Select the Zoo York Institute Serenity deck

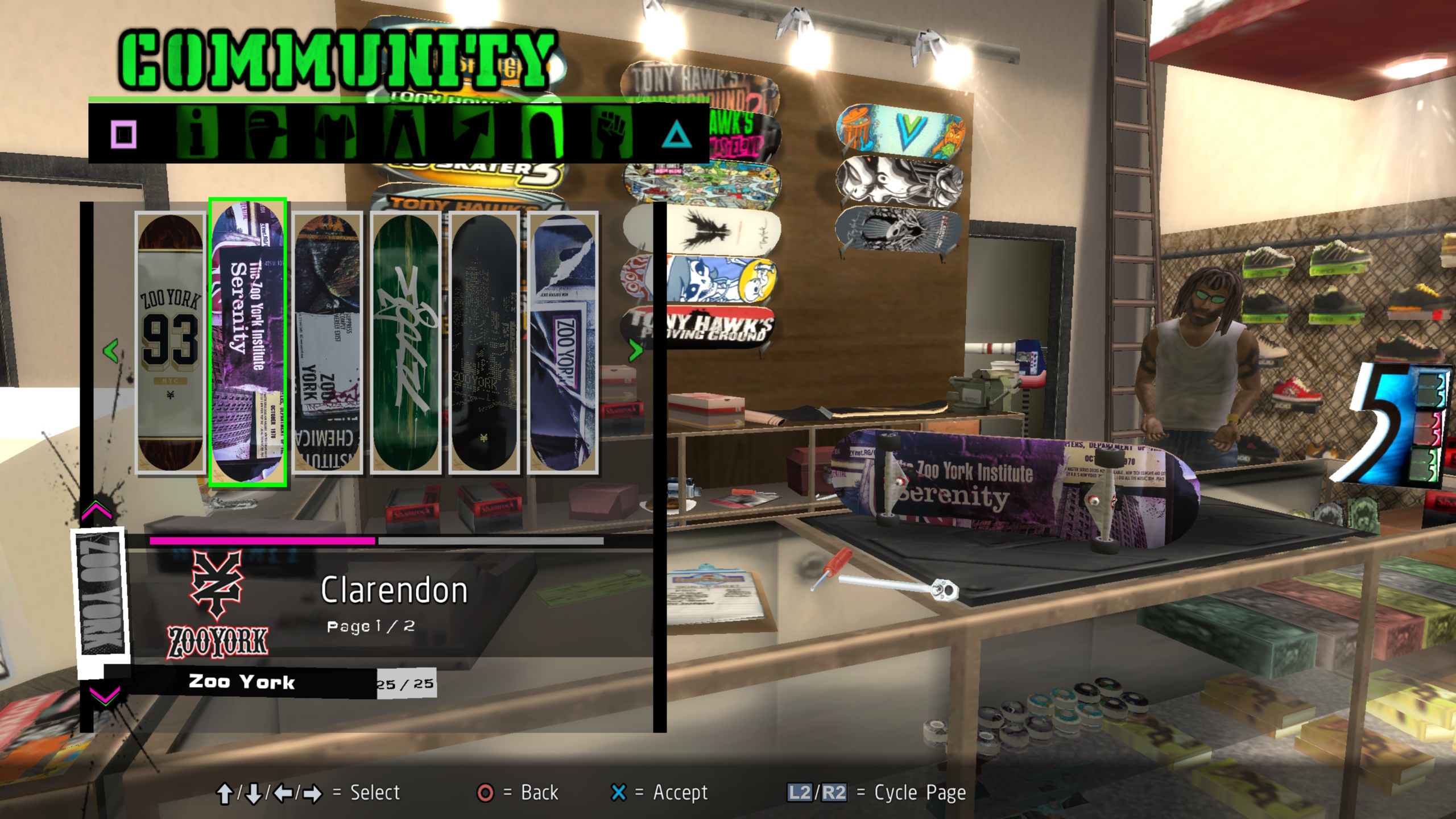[x=248, y=342]
